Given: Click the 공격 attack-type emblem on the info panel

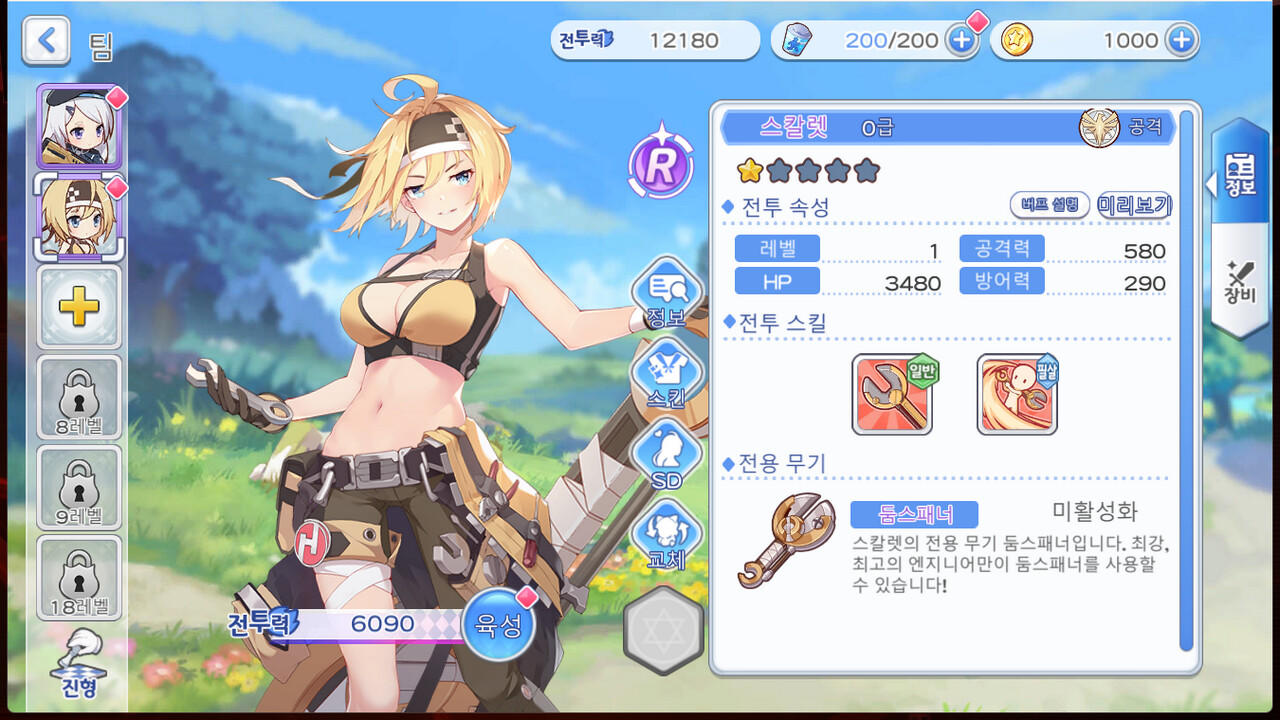Looking at the screenshot, I should pos(1101,128).
